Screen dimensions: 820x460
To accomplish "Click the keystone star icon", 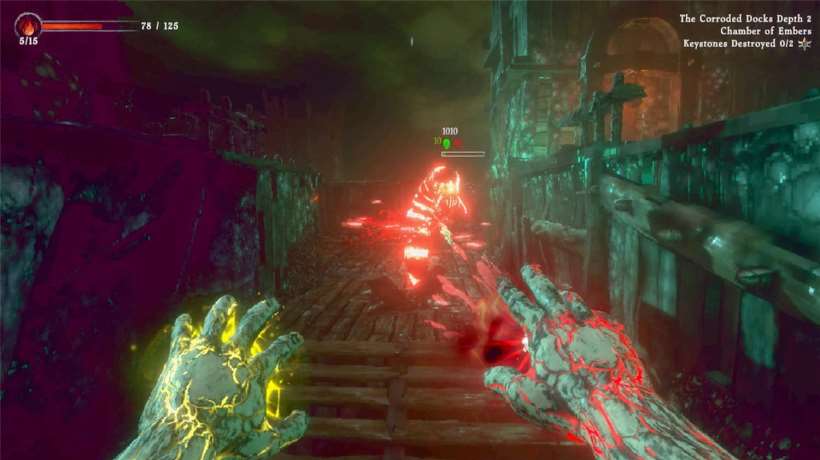I will coord(804,44).
